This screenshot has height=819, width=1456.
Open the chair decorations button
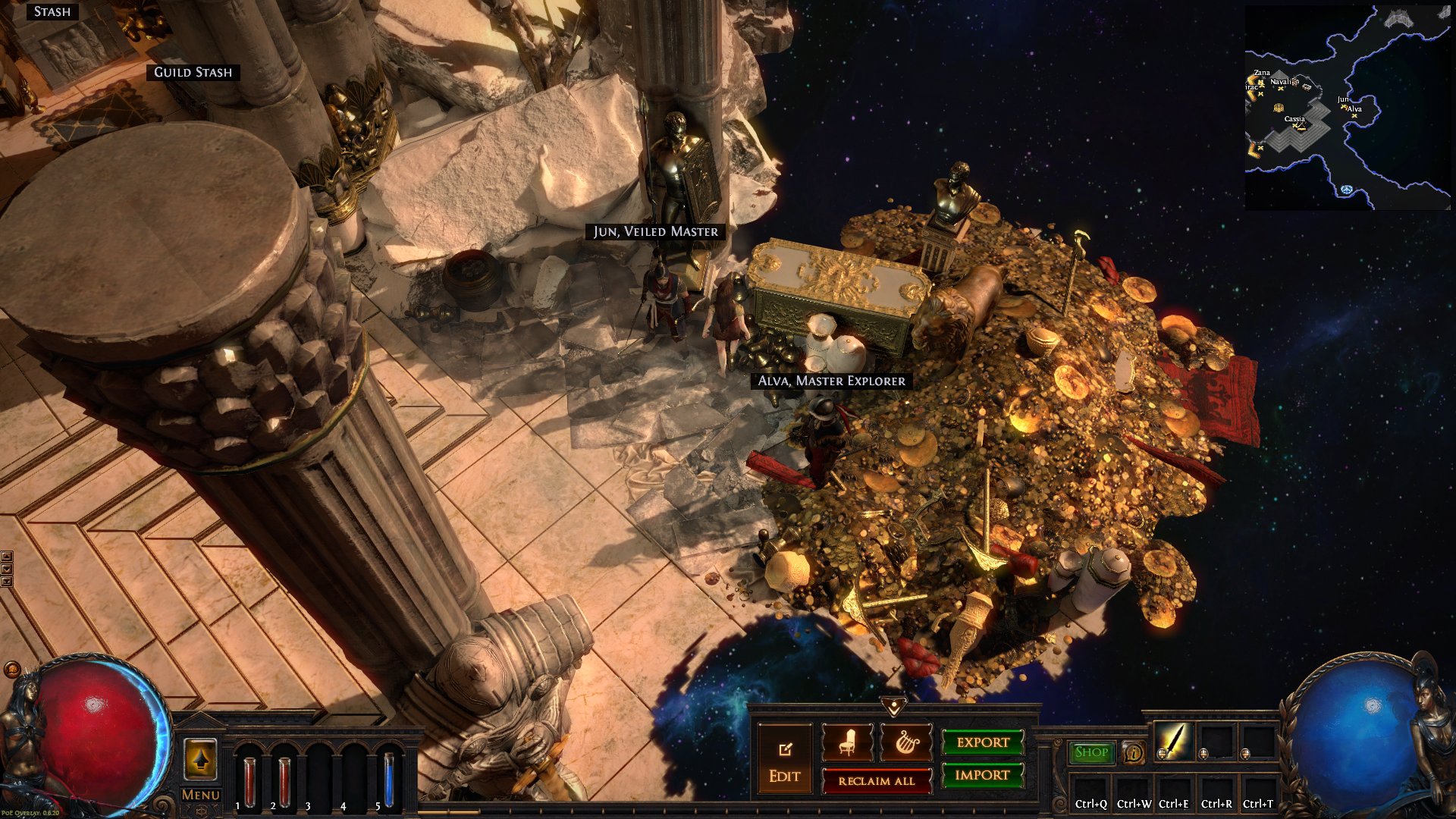point(847,743)
